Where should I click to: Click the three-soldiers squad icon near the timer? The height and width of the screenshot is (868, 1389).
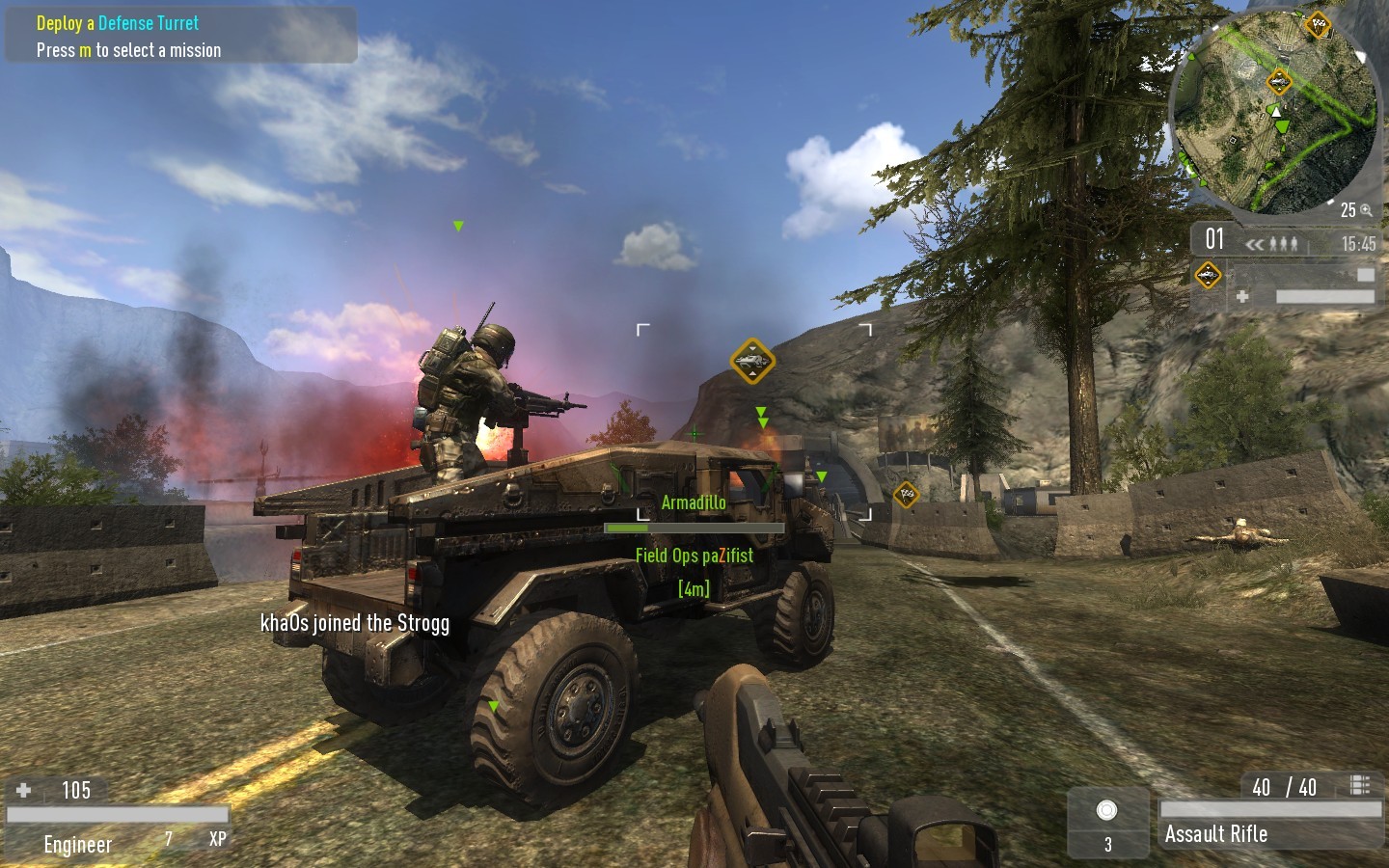point(1284,244)
